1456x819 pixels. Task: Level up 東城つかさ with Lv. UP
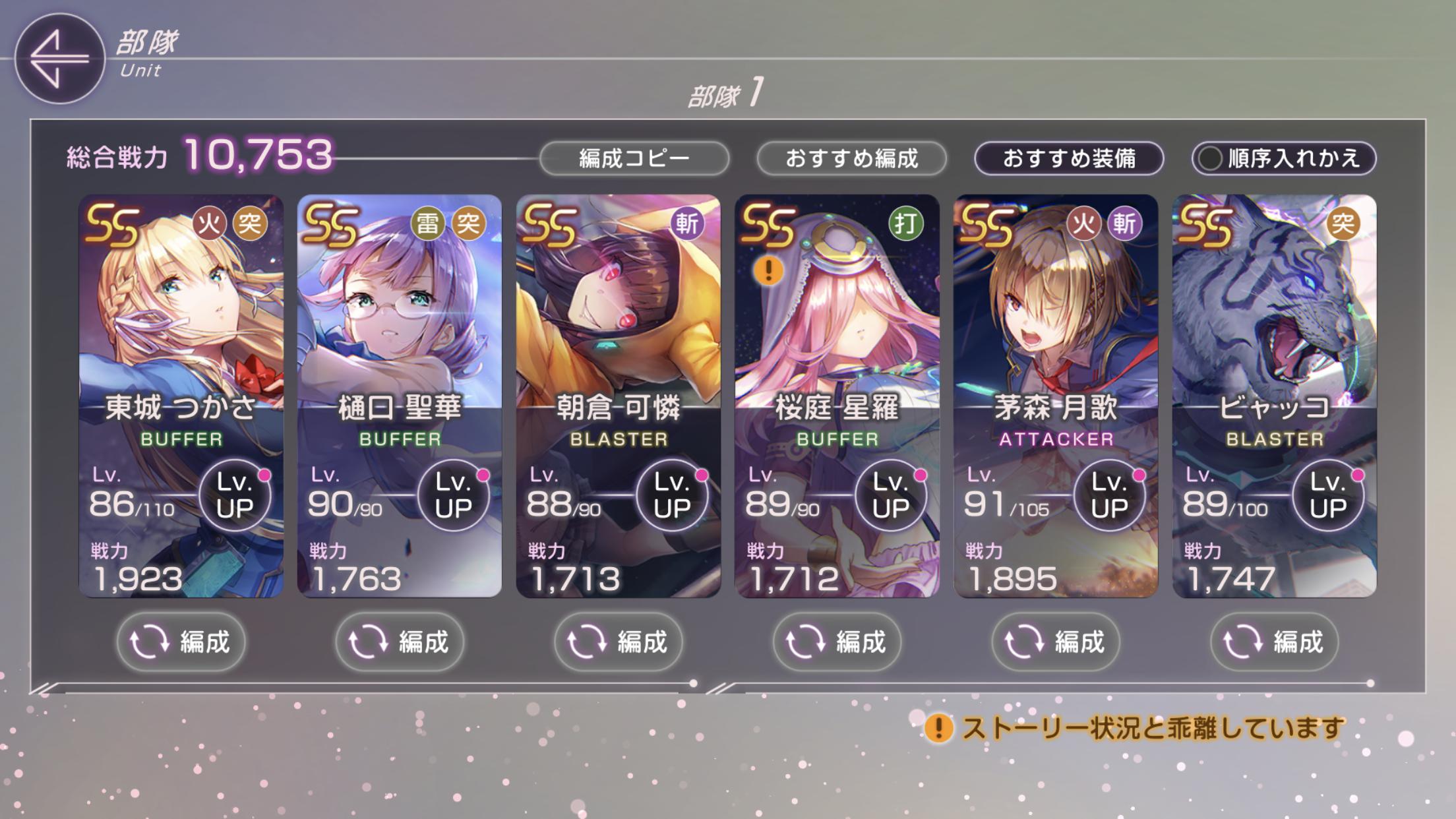235,496
